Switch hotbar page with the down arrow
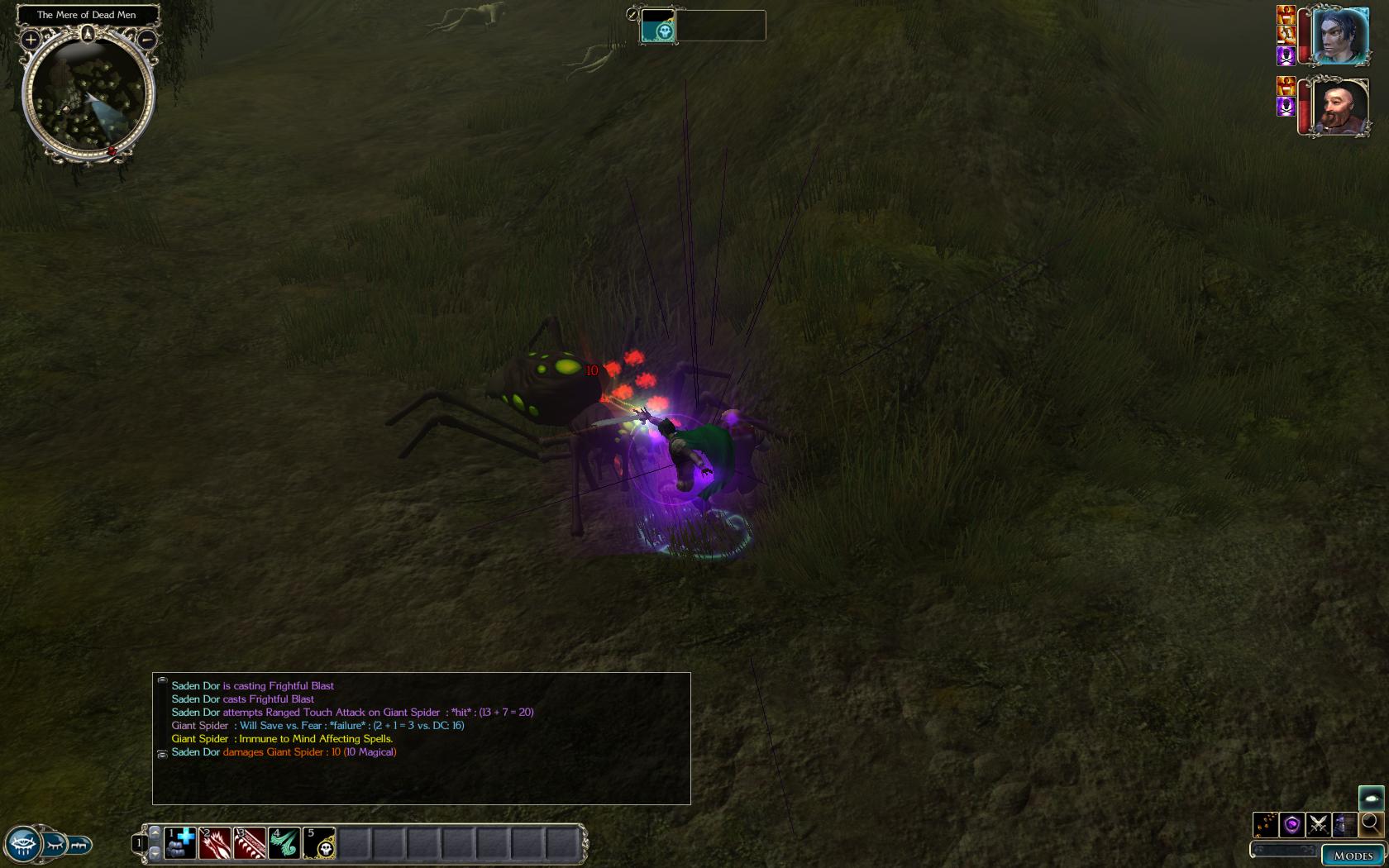This screenshot has height=868, width=1389. coord(155,852)
